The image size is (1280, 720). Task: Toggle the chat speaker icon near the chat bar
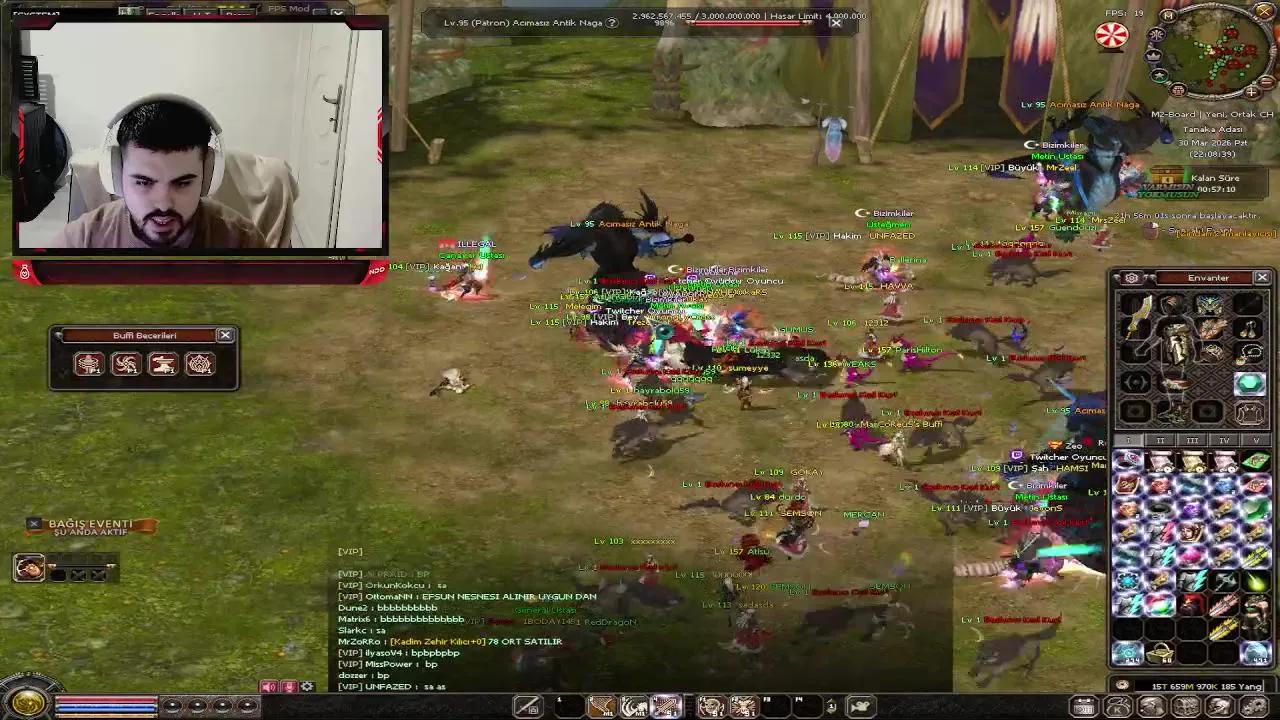pyautogui.click(x=268, y=686)
